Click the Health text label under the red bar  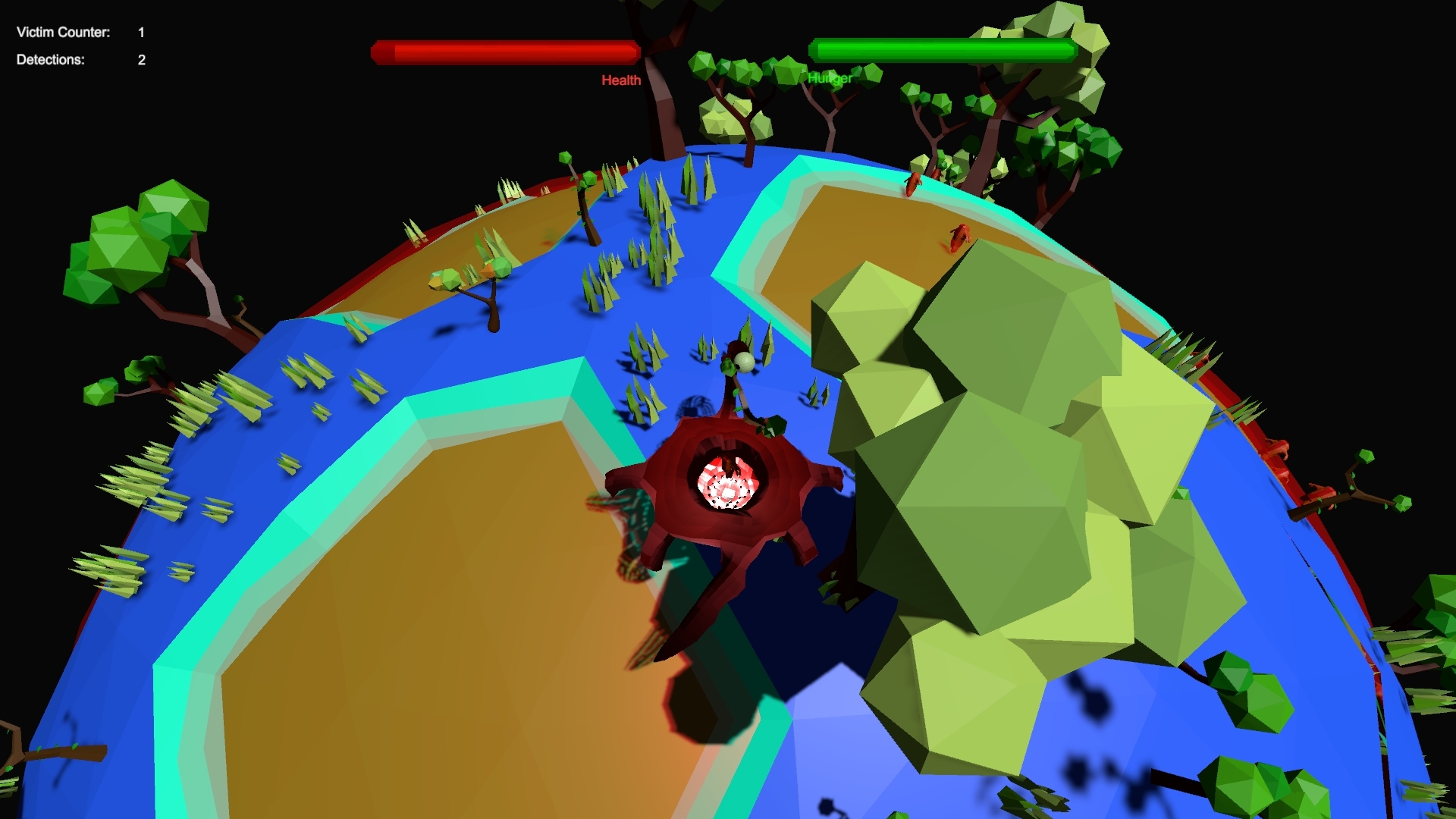pyautogui.click(x=621, y=79)
